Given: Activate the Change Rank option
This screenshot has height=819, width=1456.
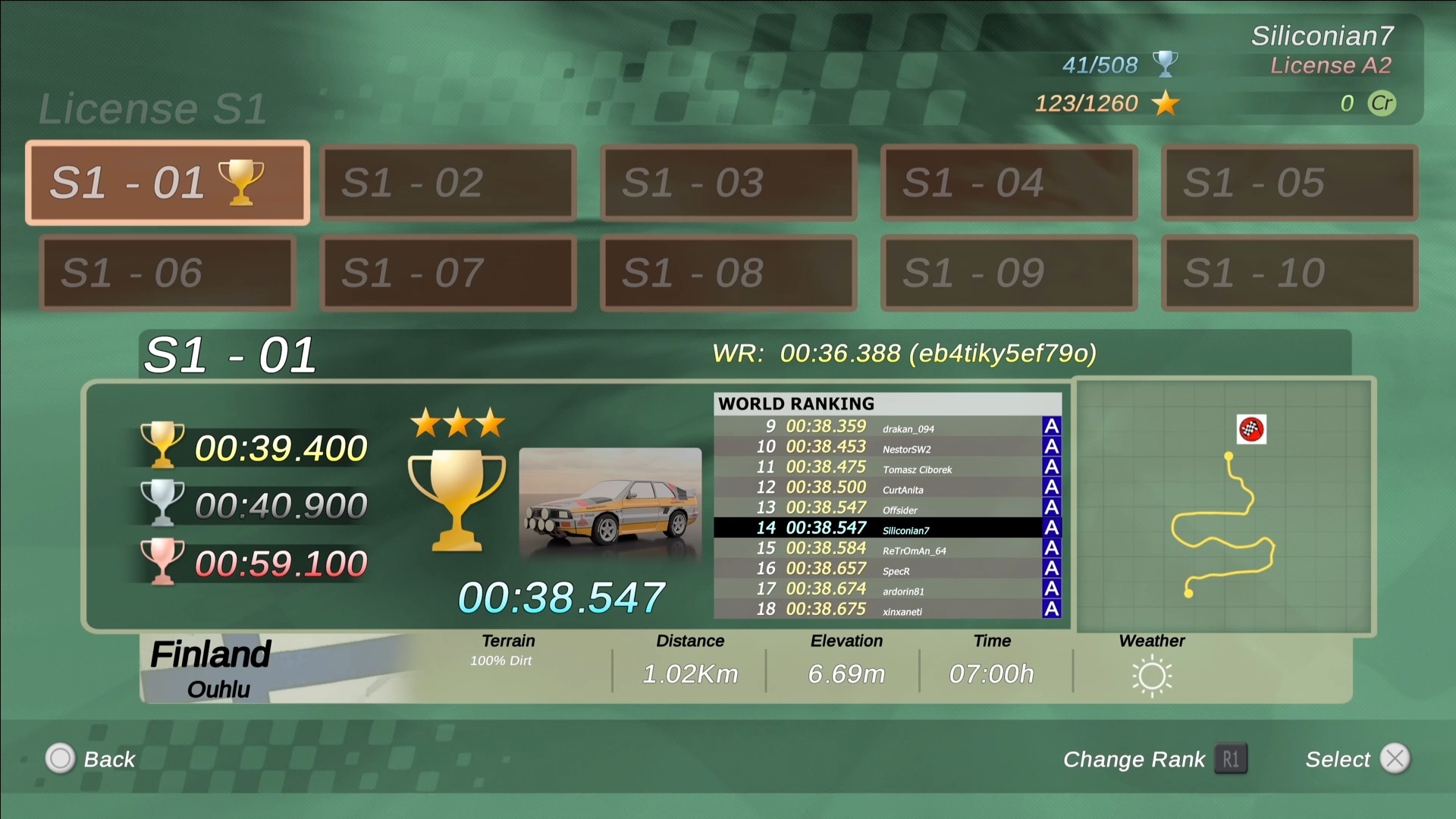Looking at the screenshot, I should point(1154,759).
